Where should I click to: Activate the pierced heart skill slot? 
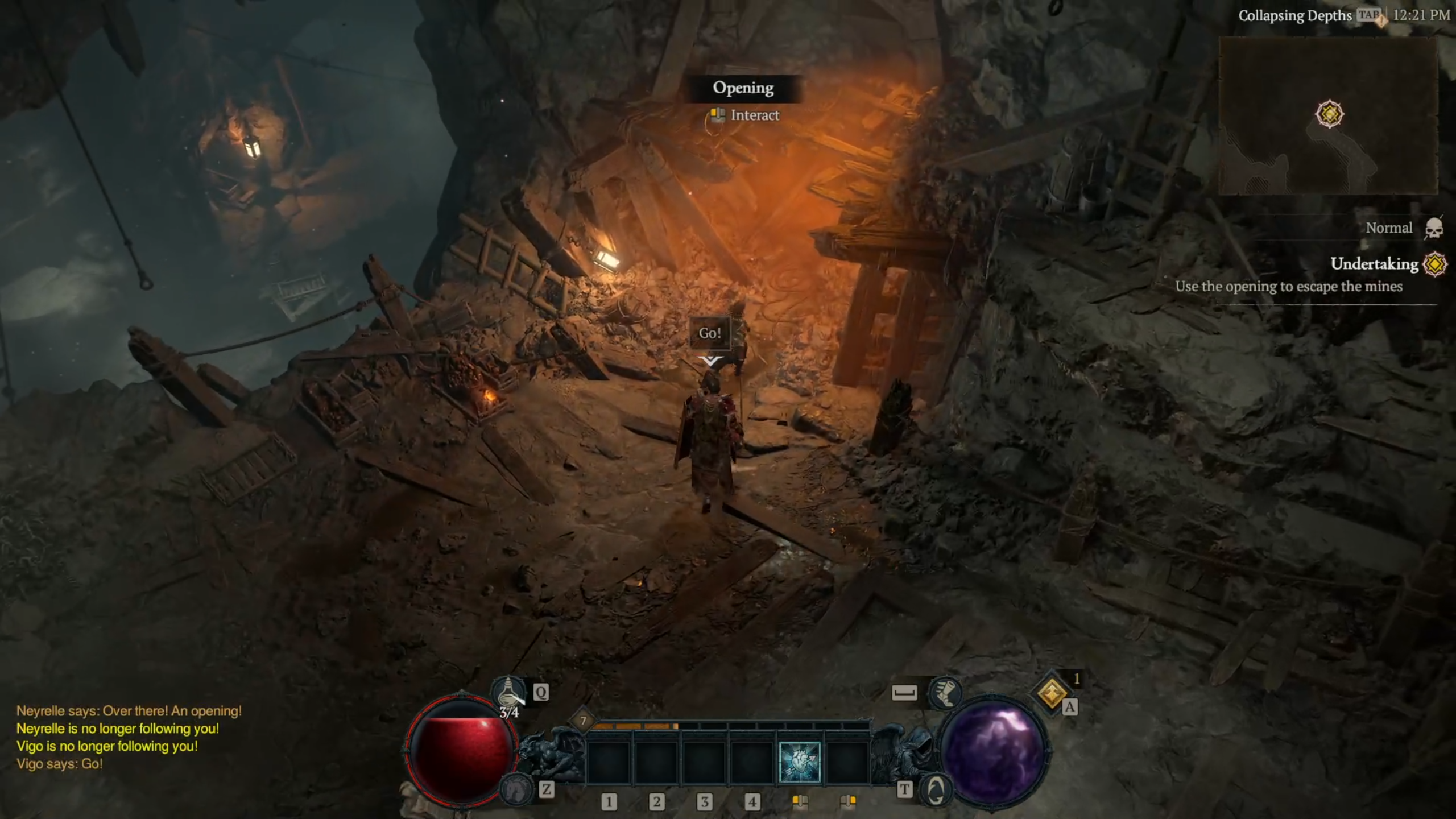pyautogui.click(x=799, y=762)
